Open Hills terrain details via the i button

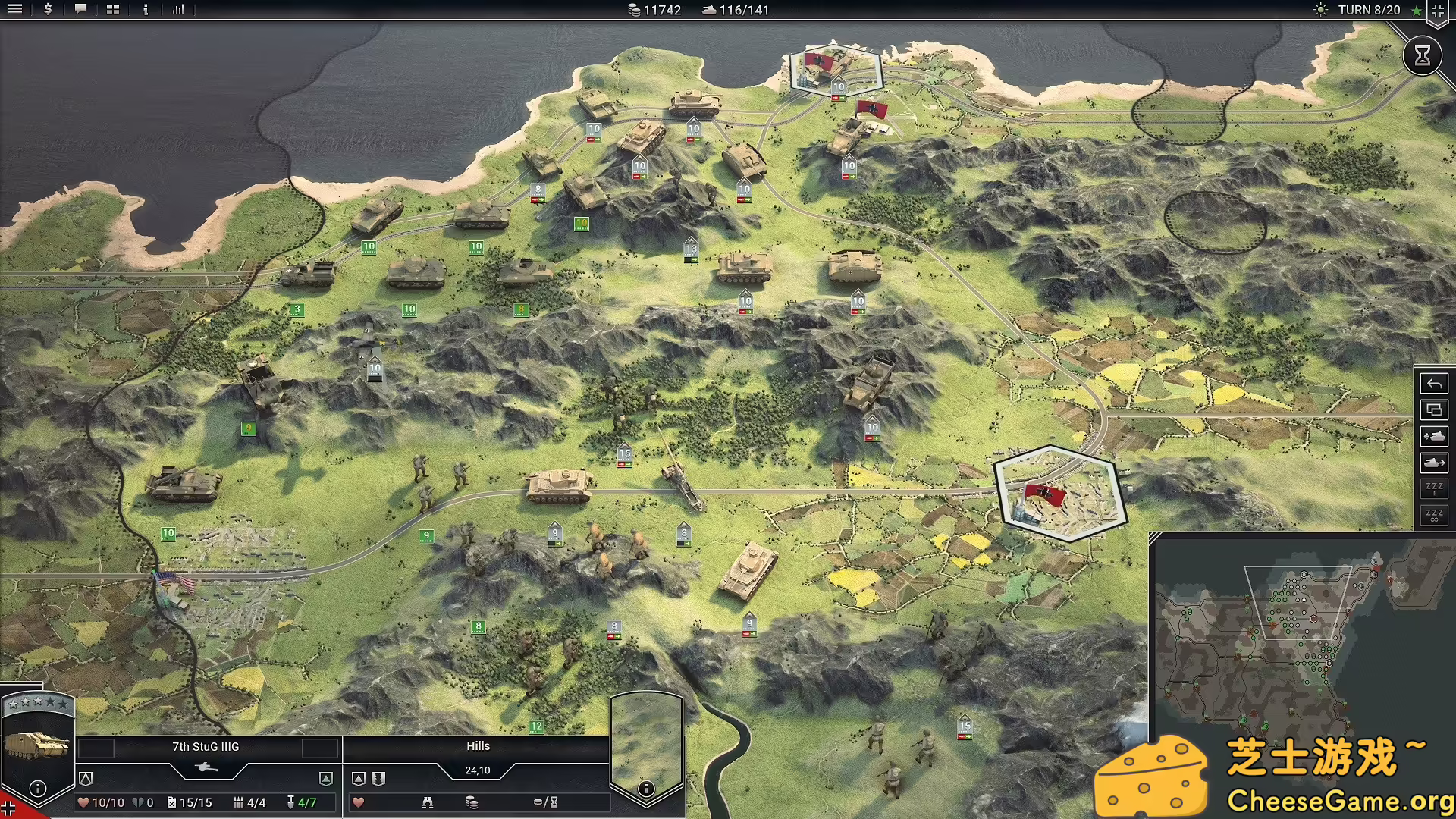[645, 789]
